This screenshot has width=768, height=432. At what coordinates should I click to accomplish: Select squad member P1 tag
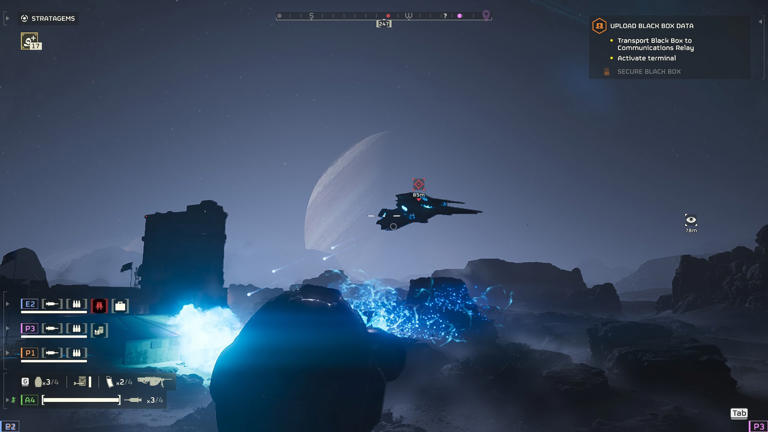click(x=30, y=352)
